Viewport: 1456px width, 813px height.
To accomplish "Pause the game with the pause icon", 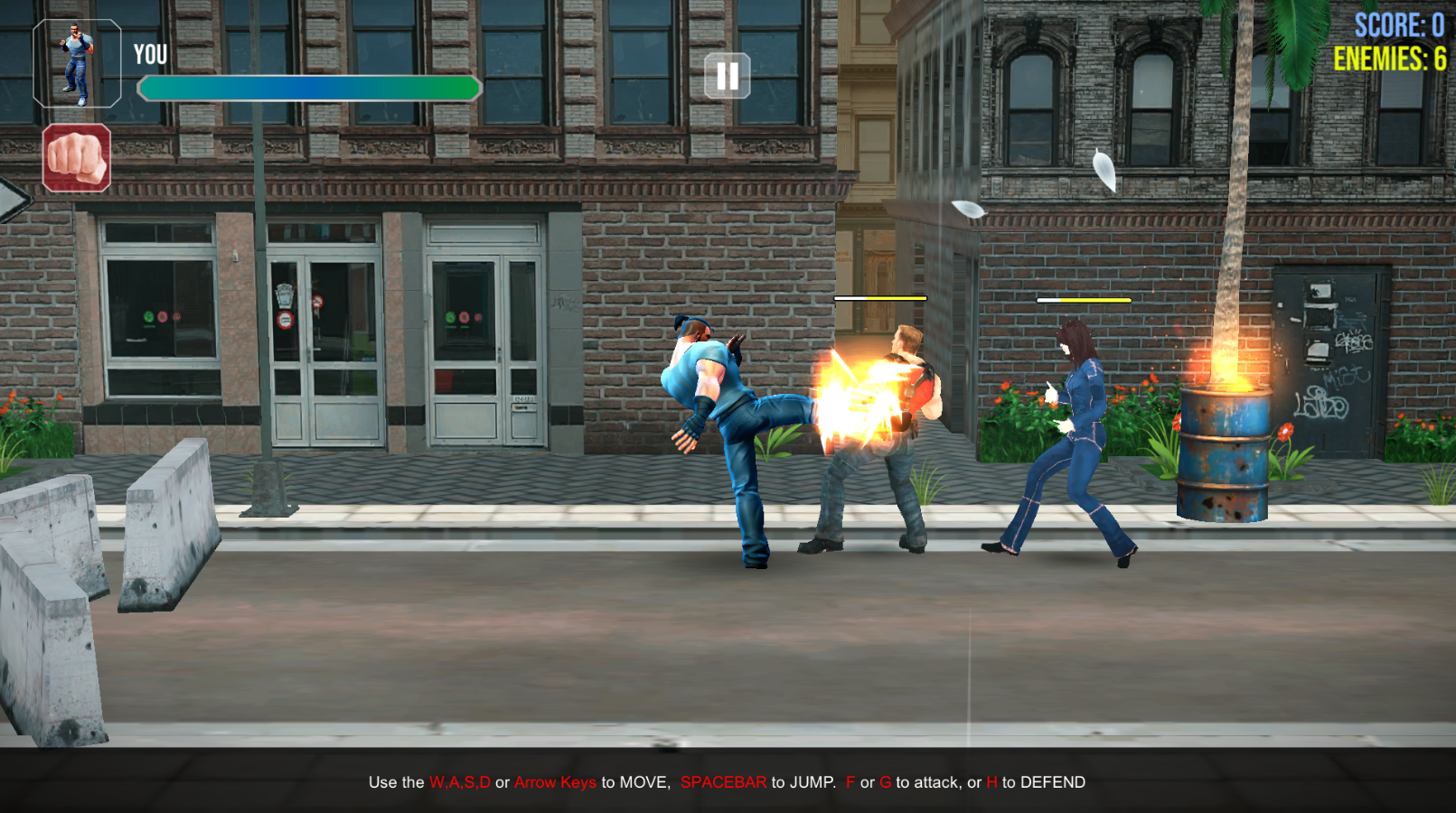I will click(728, 76).
